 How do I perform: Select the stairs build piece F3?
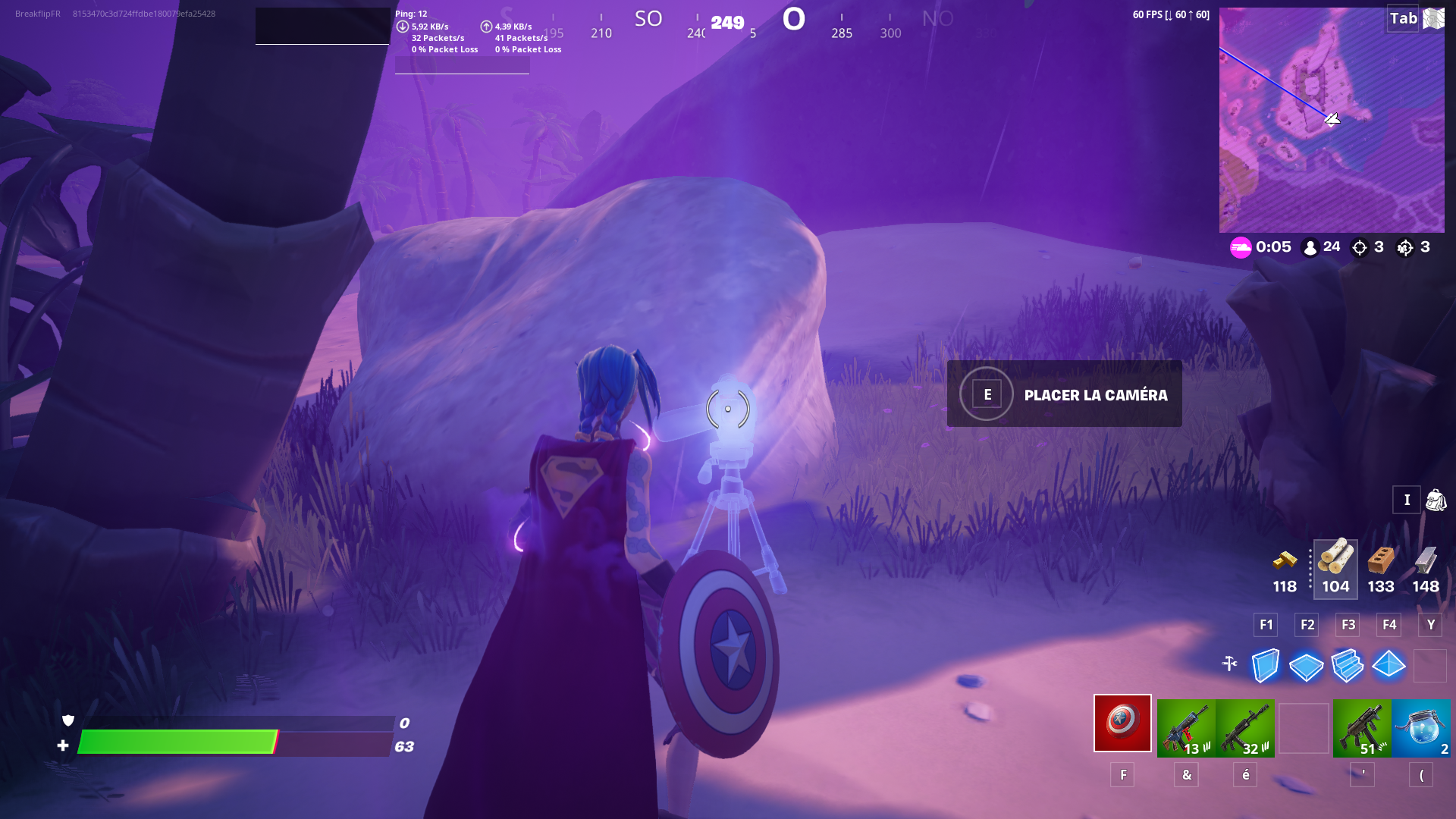point(1348,667)
